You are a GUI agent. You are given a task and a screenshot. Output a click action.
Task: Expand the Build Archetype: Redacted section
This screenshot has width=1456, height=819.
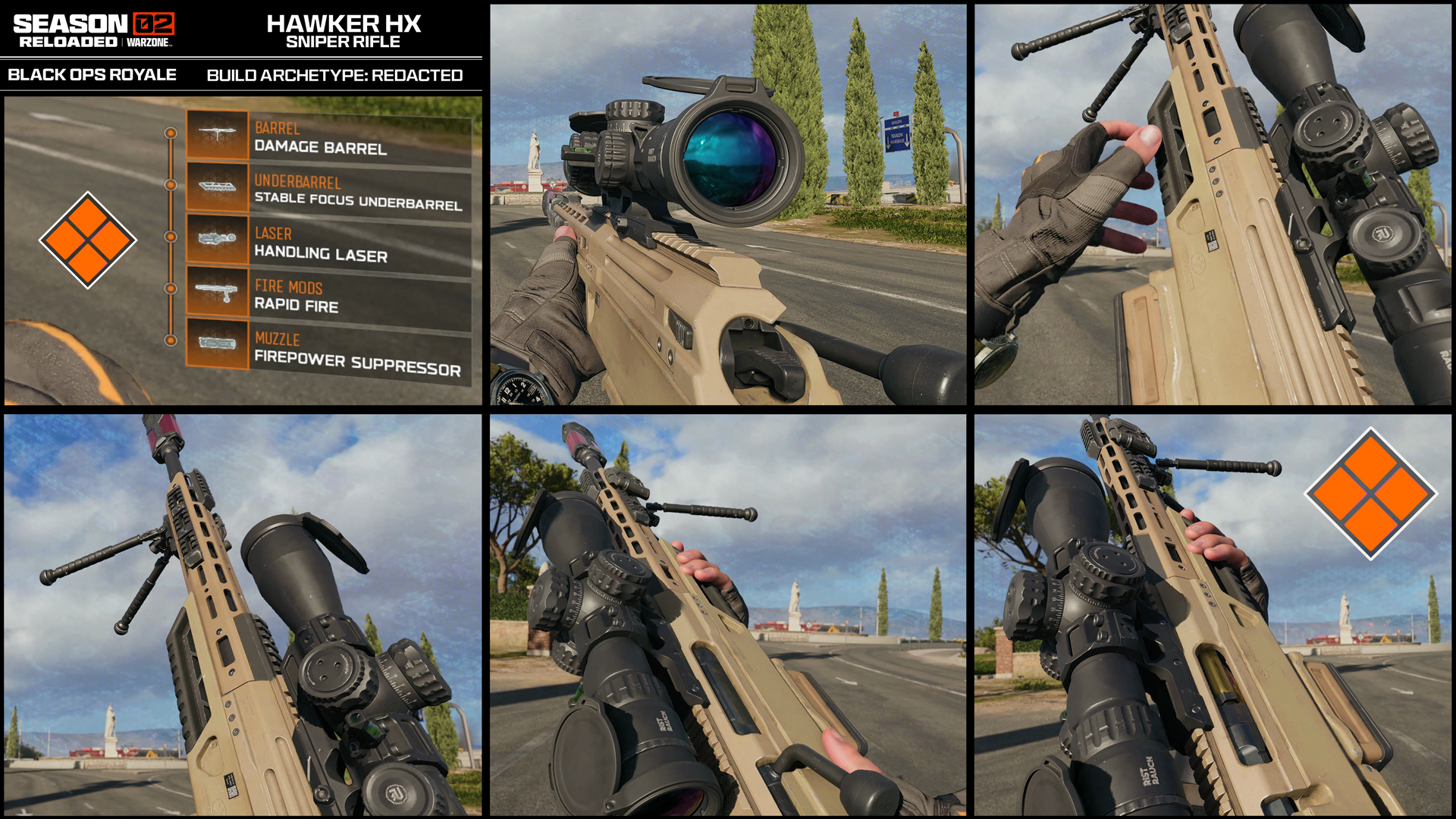click(x=334, y=75)
